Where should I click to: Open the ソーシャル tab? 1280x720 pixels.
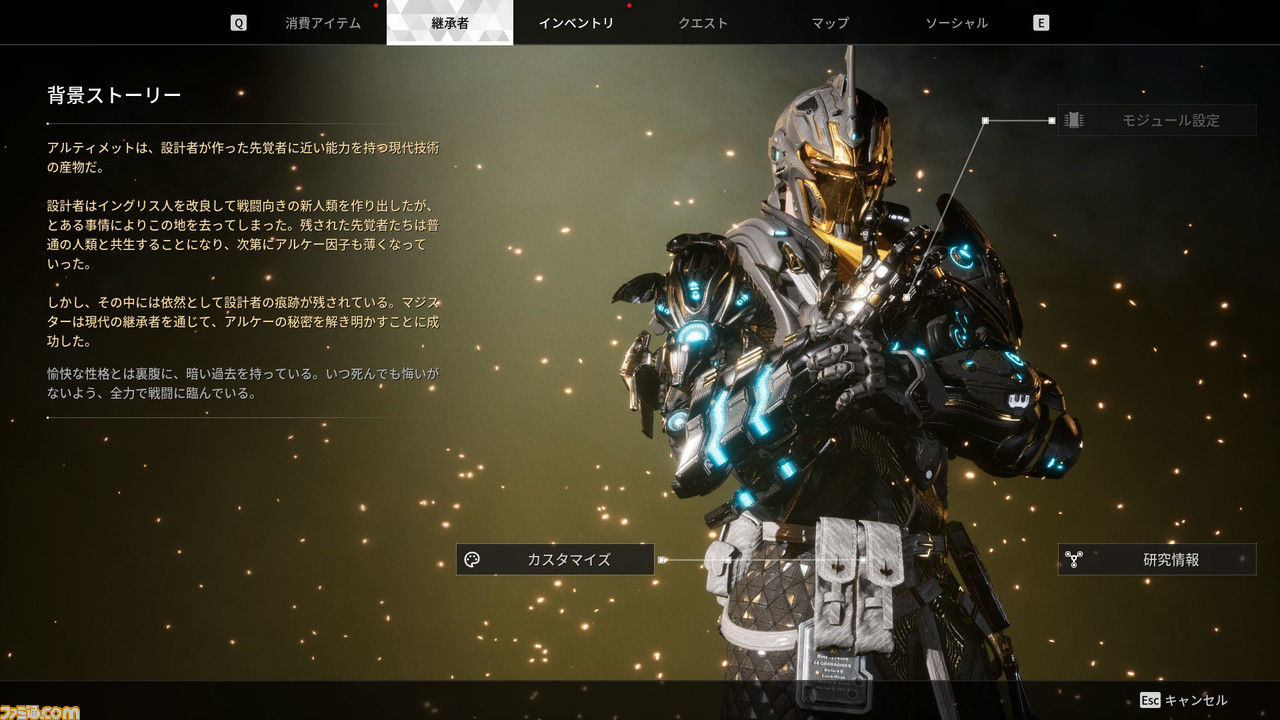pos(957,23)
